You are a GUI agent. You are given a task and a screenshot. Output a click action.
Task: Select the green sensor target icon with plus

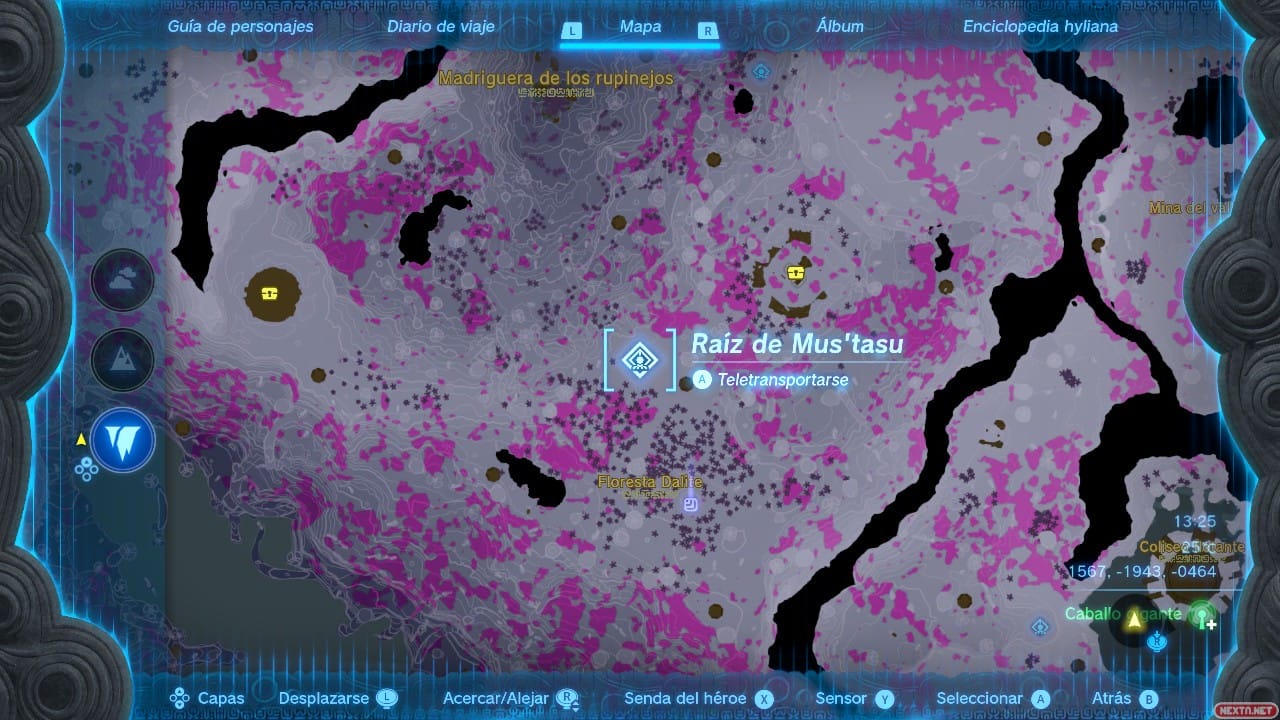tap(1203, 616)
